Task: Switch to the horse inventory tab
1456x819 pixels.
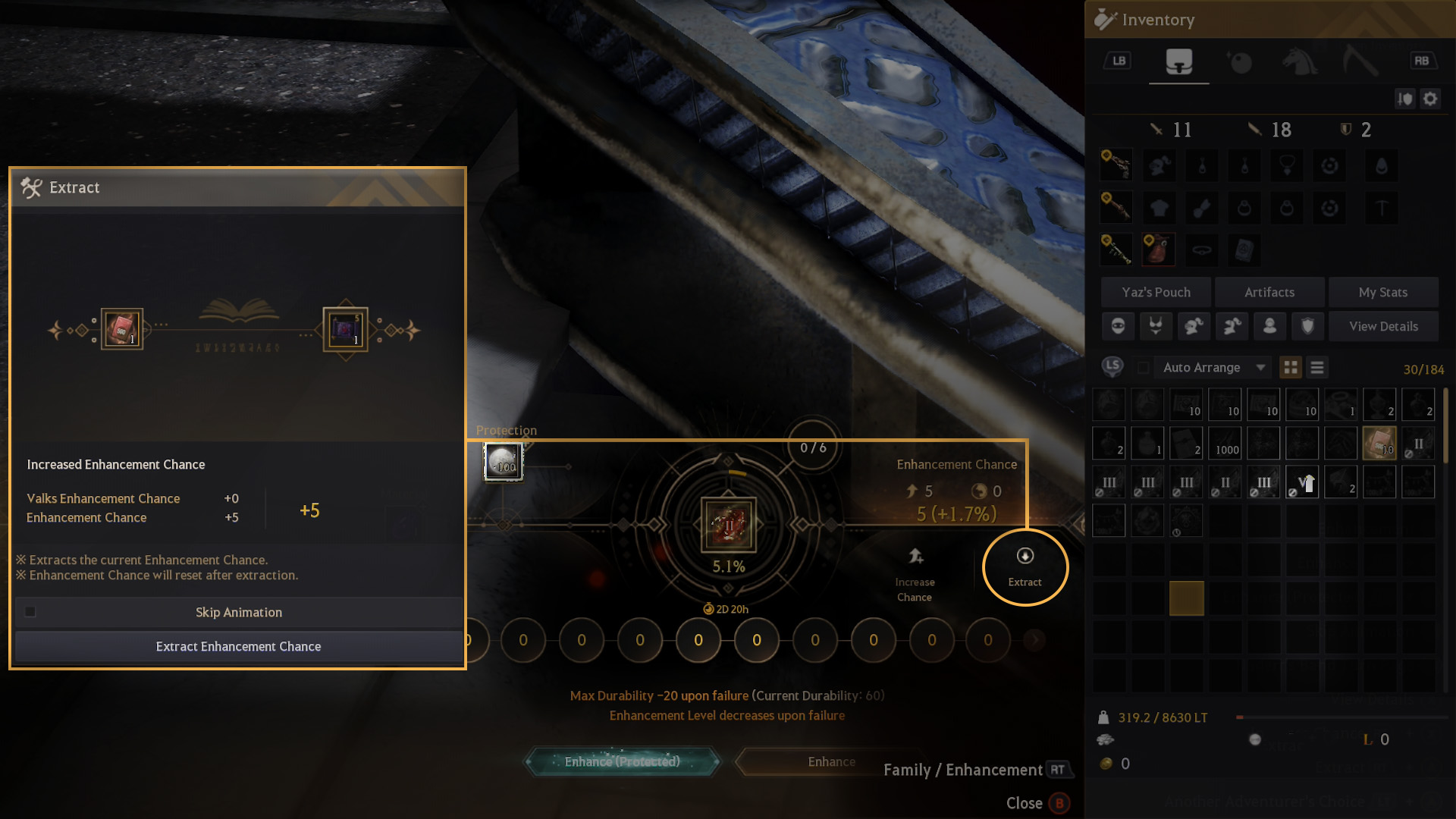Action: pyautogui.click(x=1299, y=61)
